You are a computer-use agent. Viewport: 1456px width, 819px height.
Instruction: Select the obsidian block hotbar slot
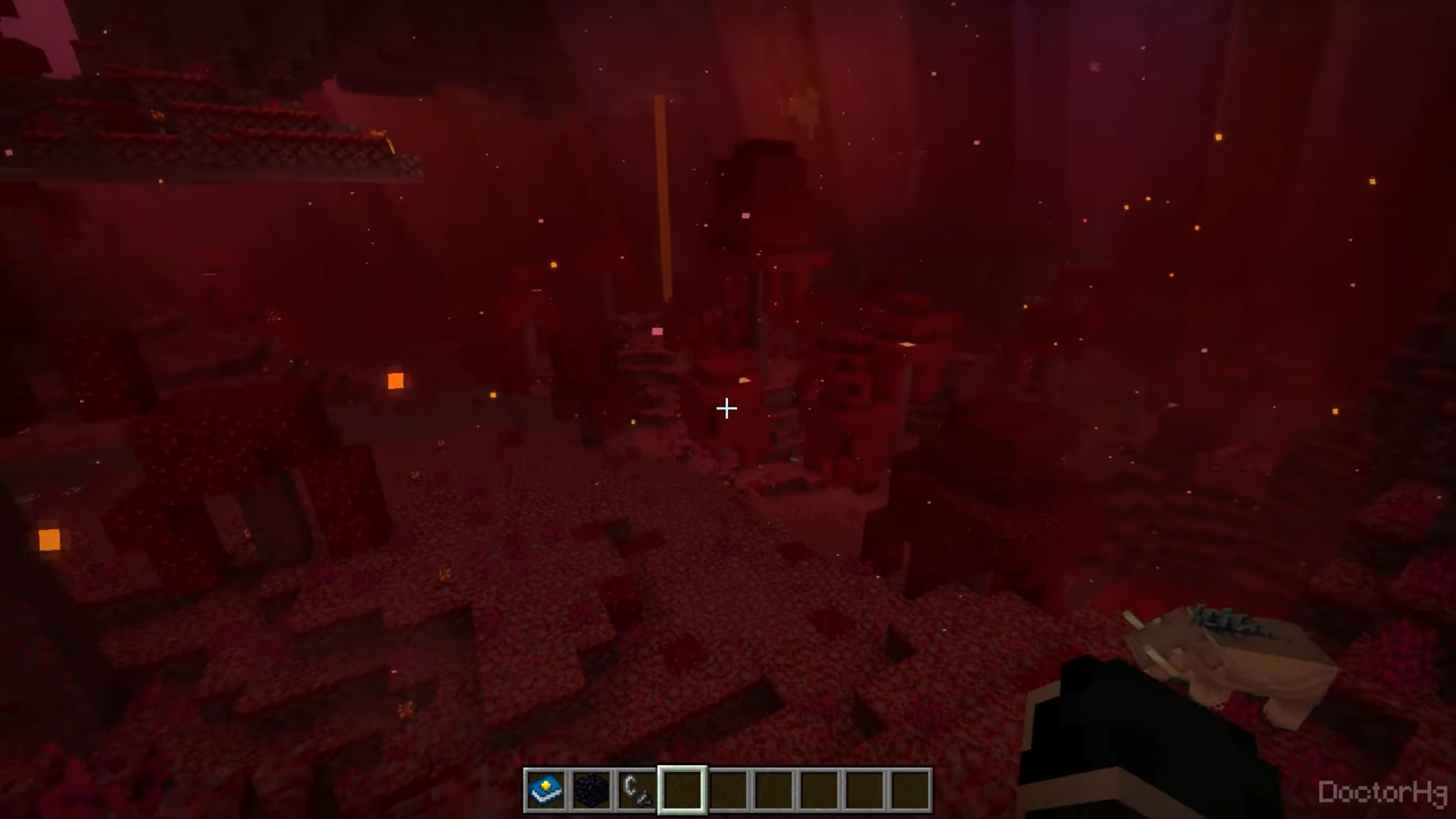tap(591, 789)
